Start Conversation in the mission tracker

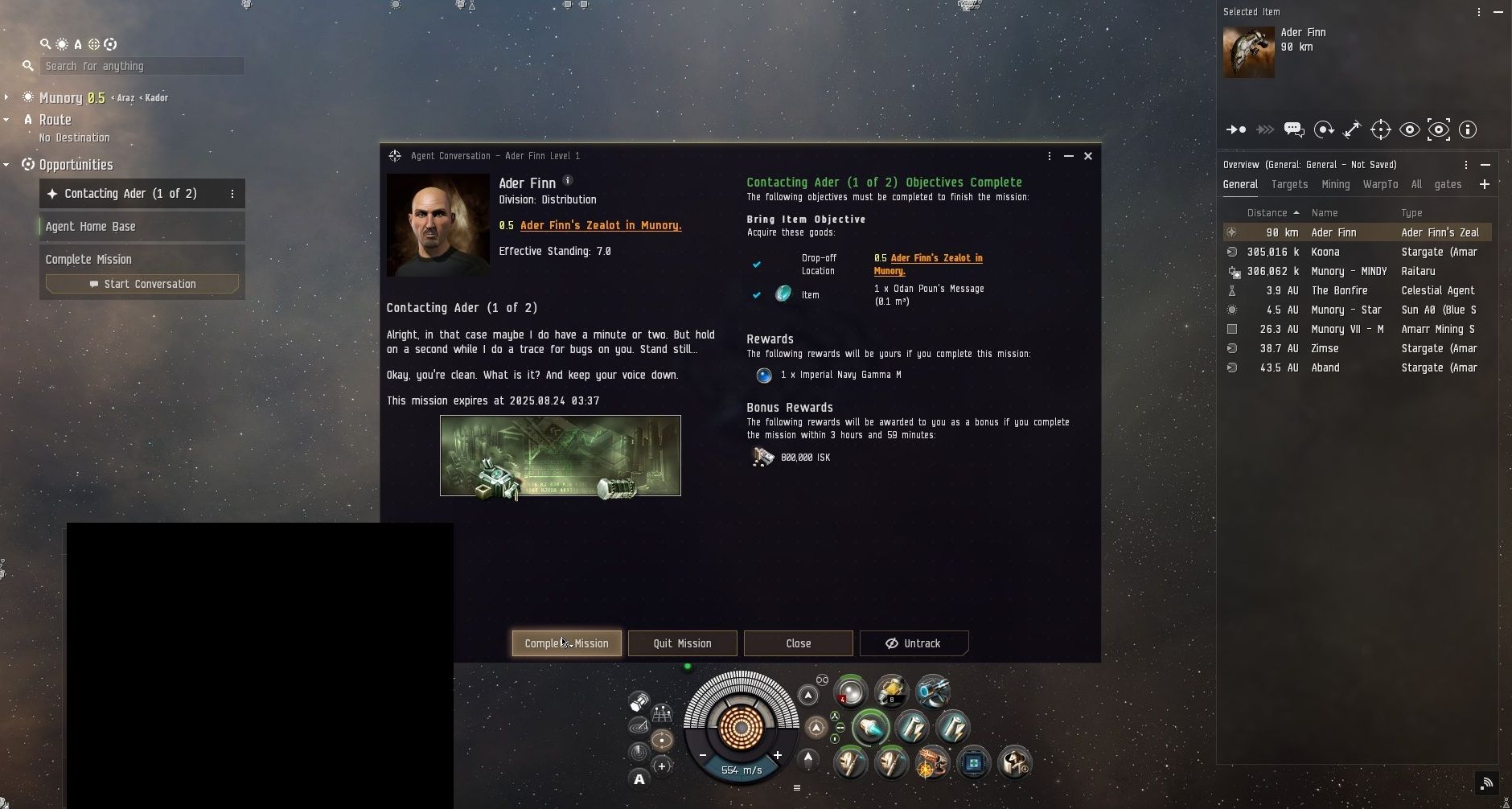point(142,284)
